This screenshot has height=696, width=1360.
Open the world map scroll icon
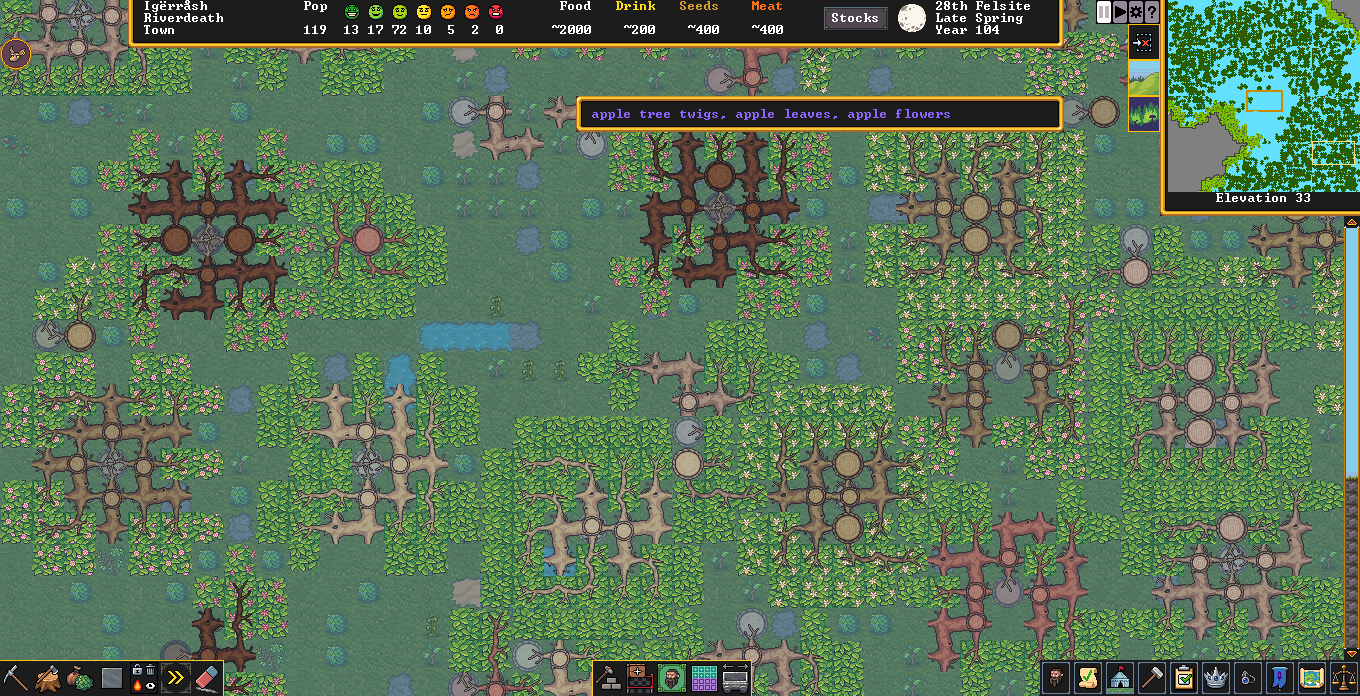[x=1312, y=678]
